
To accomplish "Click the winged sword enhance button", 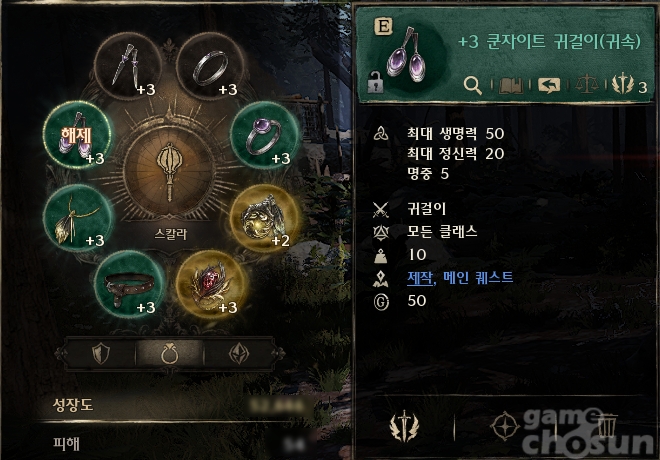I will click(405, 427).
